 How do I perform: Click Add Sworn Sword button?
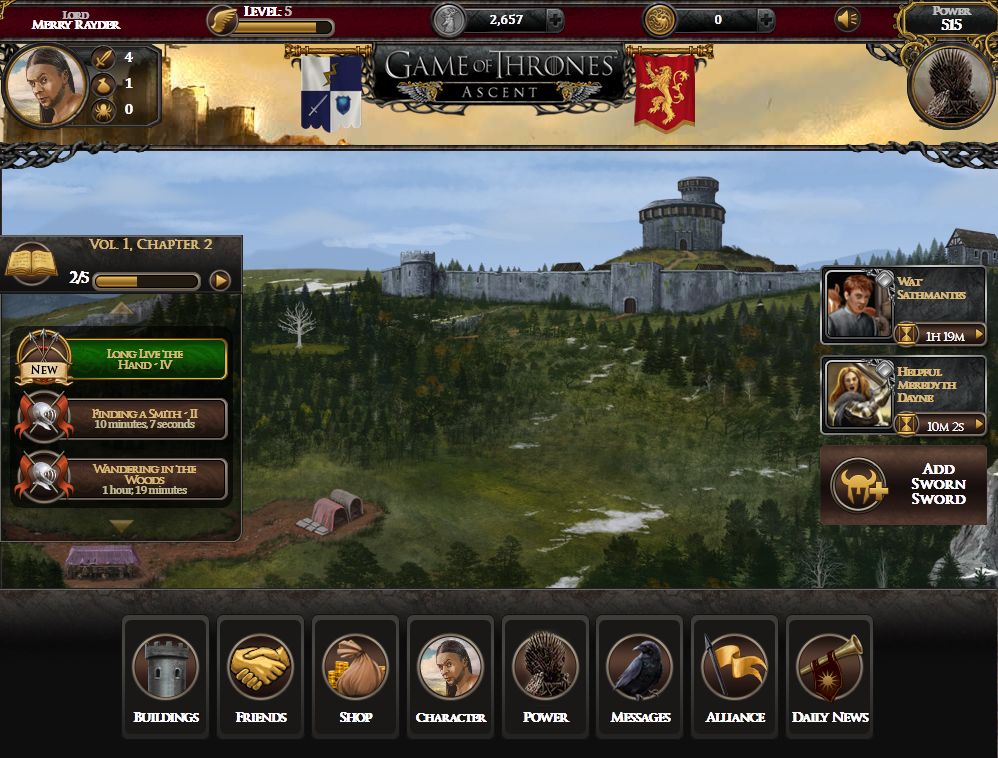tap(904, 485)
